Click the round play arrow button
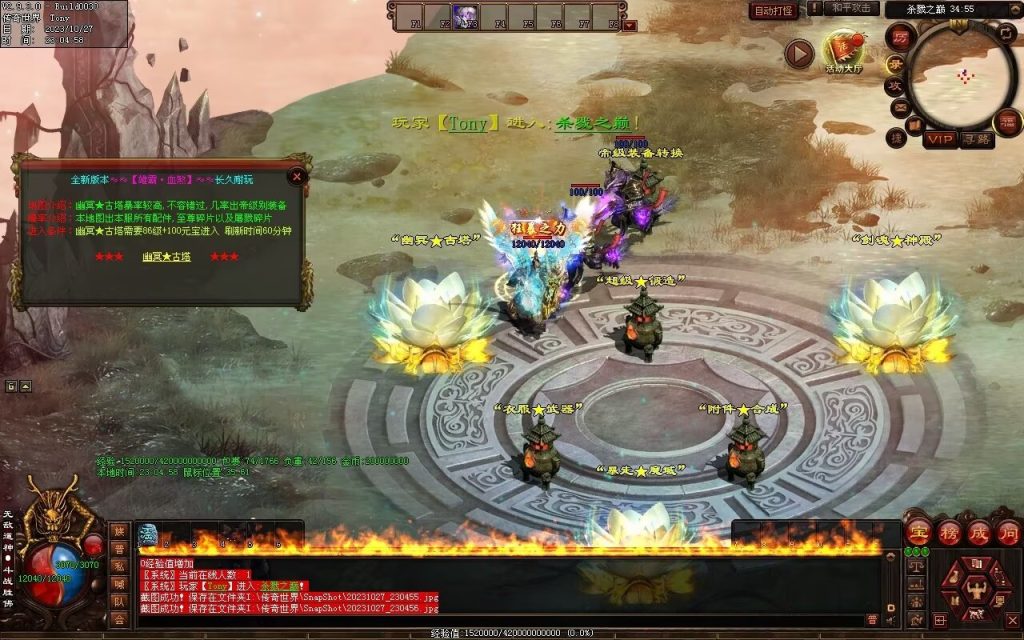1024x640 pixels. [798, 53]
